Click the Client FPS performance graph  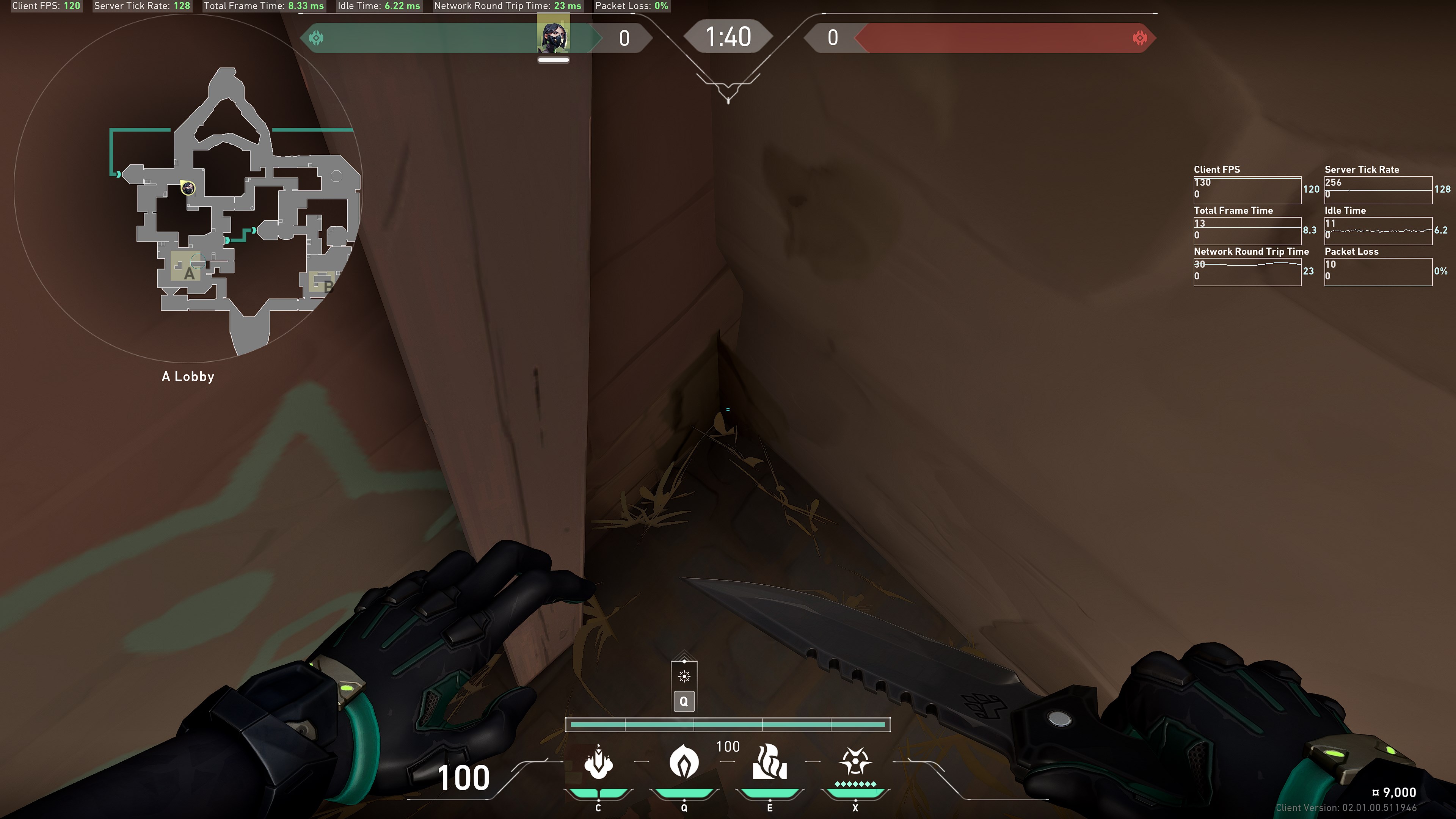tap(1247, 190)
